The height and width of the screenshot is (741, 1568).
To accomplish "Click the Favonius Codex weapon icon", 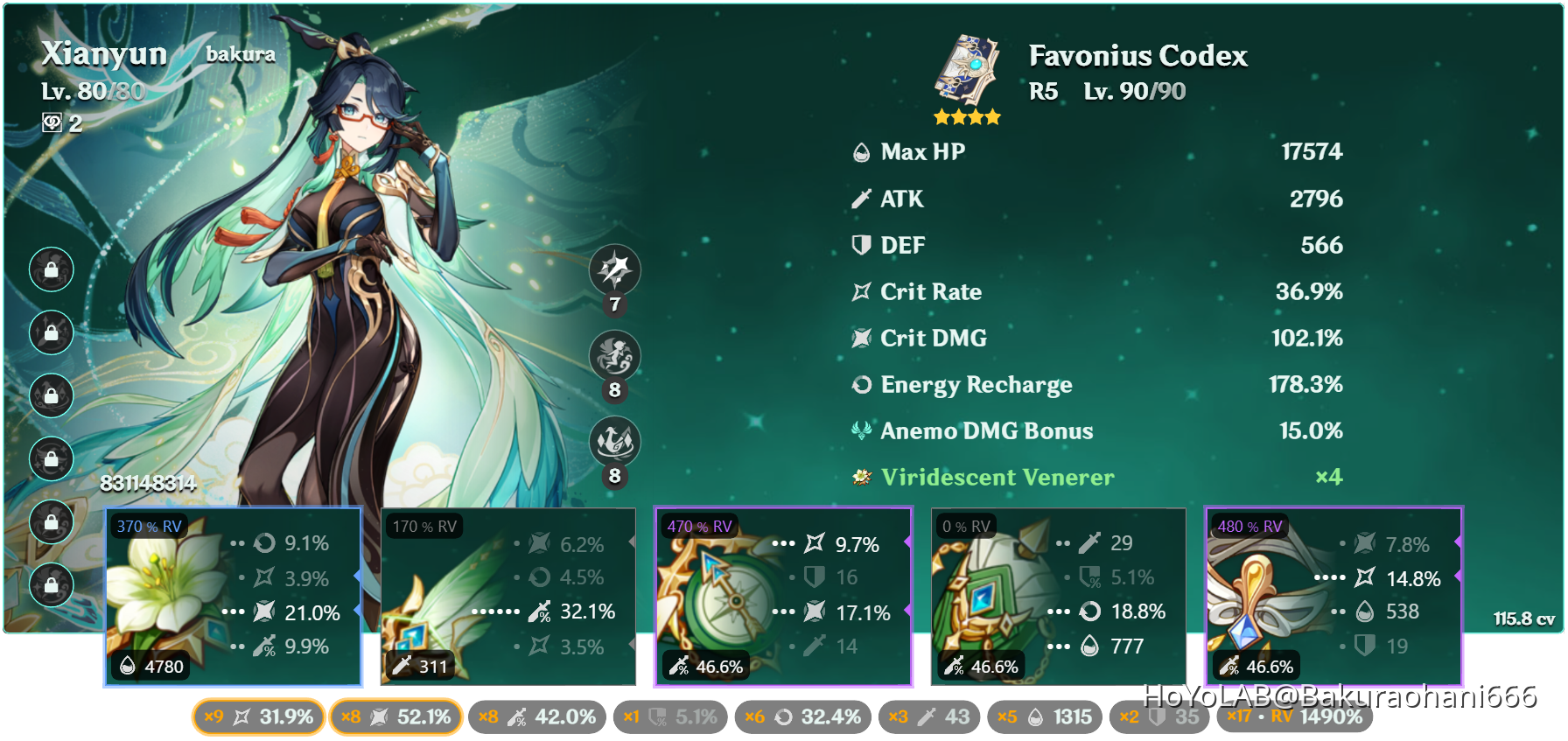I will [x=967, y=70].
